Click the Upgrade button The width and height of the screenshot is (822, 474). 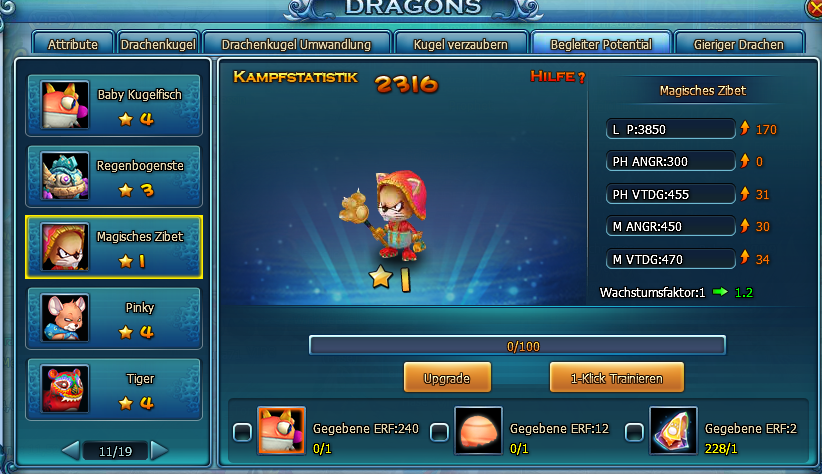(450, 377)
